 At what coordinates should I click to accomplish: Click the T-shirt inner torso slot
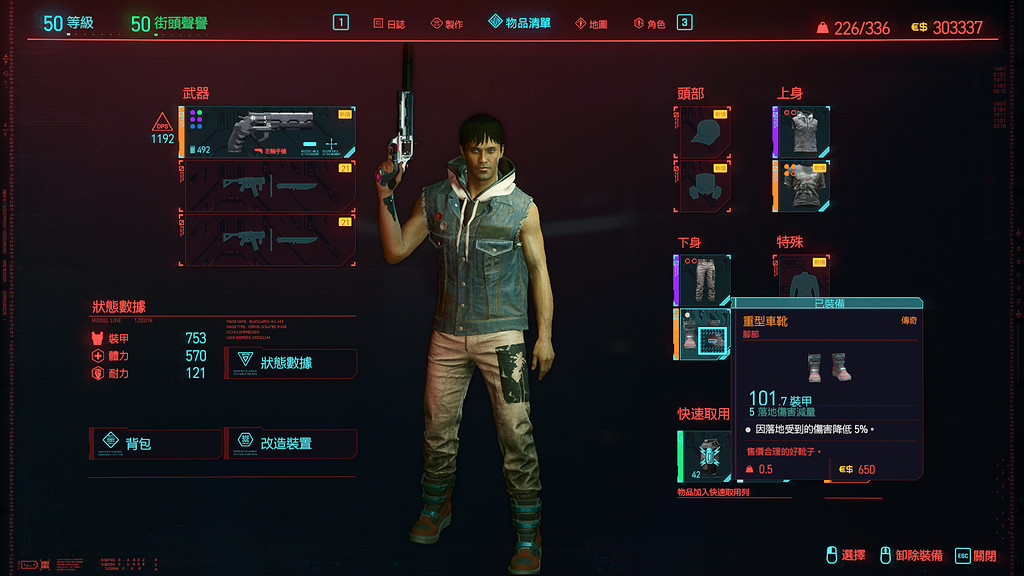coord(802,187)
